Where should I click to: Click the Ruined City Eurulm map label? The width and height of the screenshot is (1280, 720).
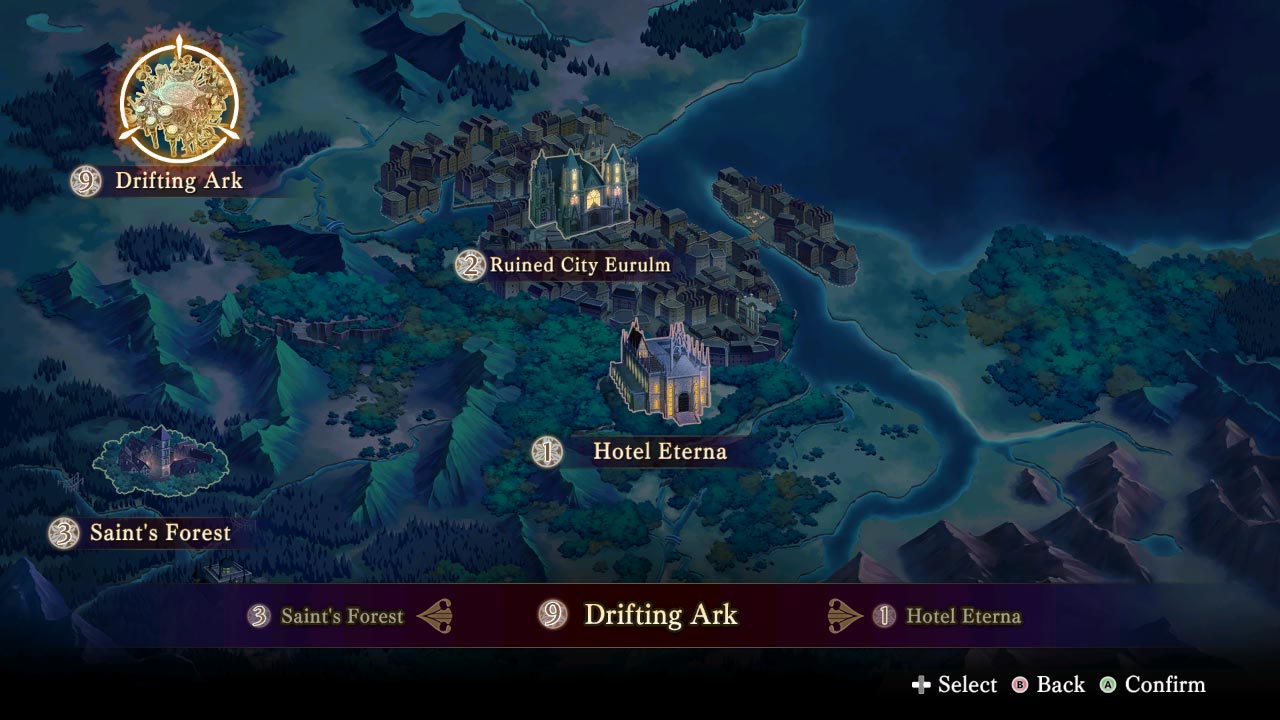click(578, 265)
